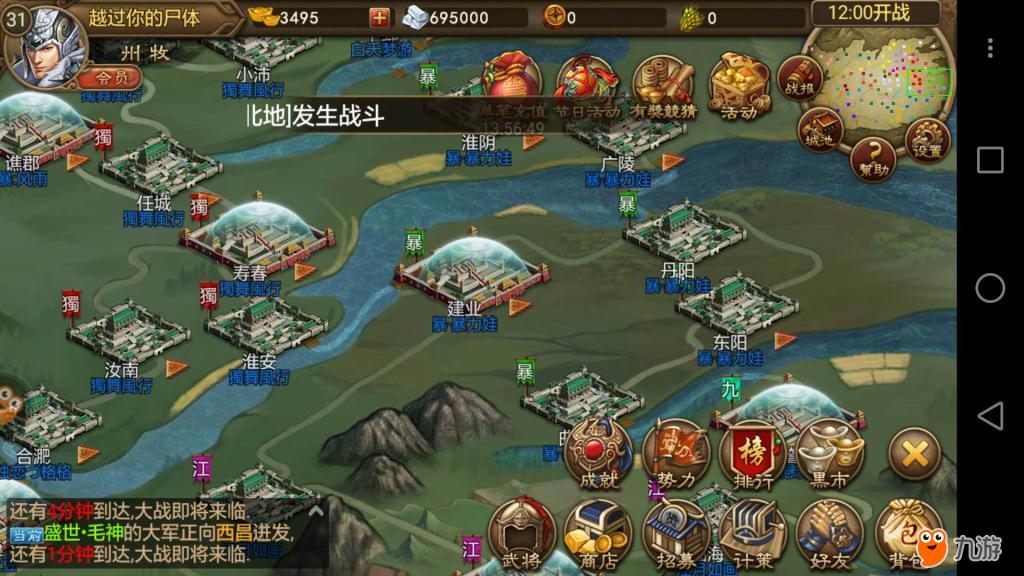Screen dimensions: 1024x576
Task: Open the 城池 city list
Action: 820,130
